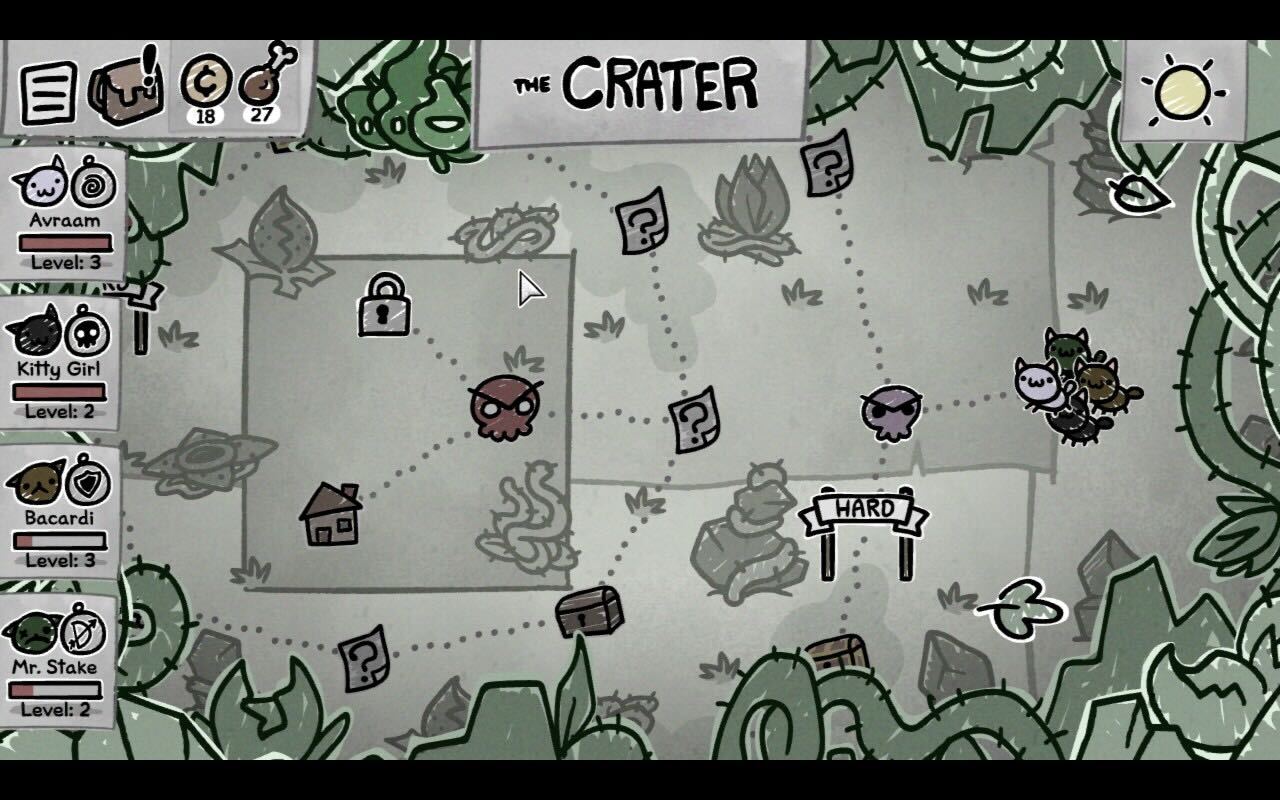
Task: Click the coin counter showing 18
Action: tap(207, 85)
